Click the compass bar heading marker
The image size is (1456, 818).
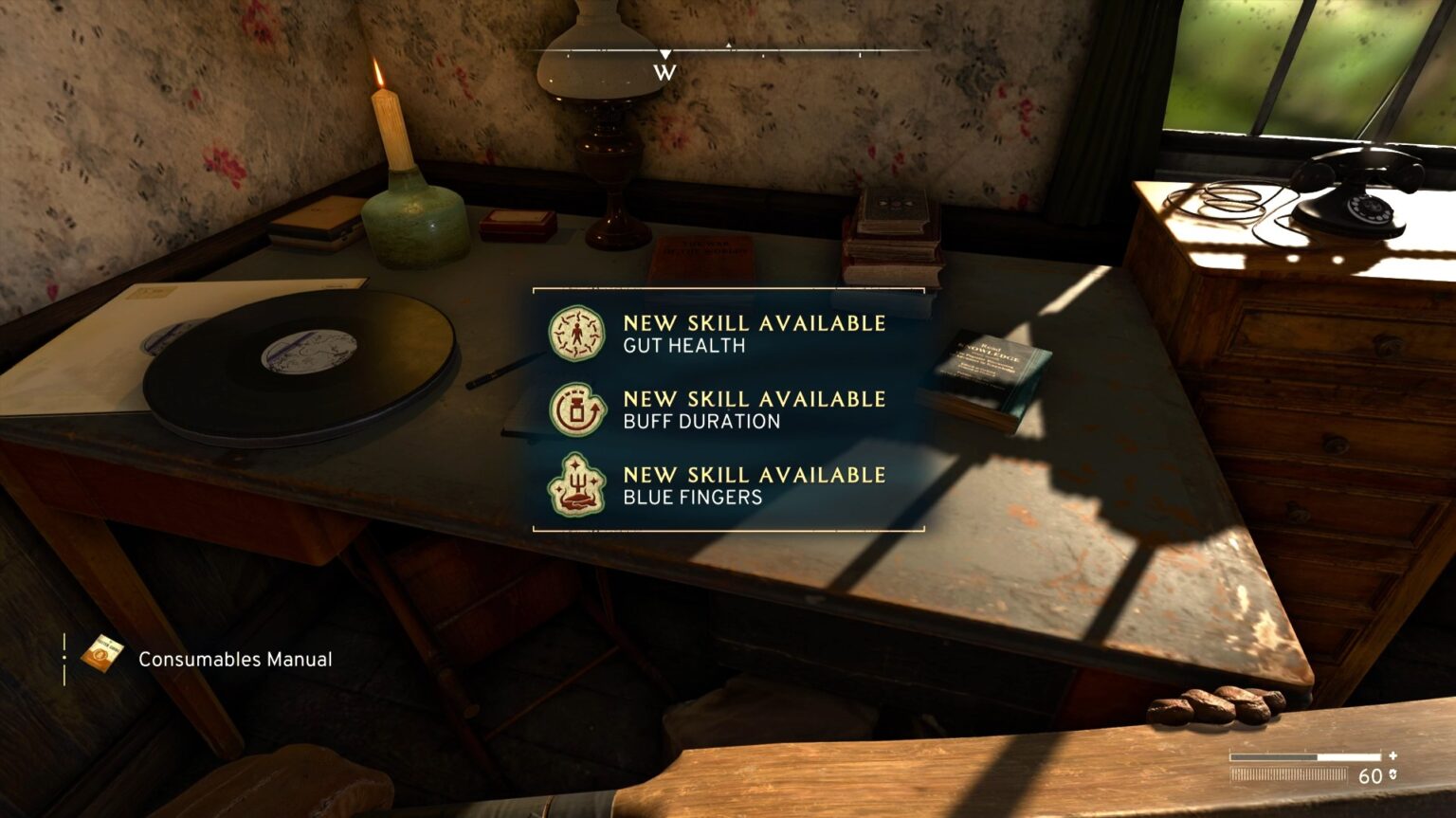pyautogui.click(x=665, y=55)
